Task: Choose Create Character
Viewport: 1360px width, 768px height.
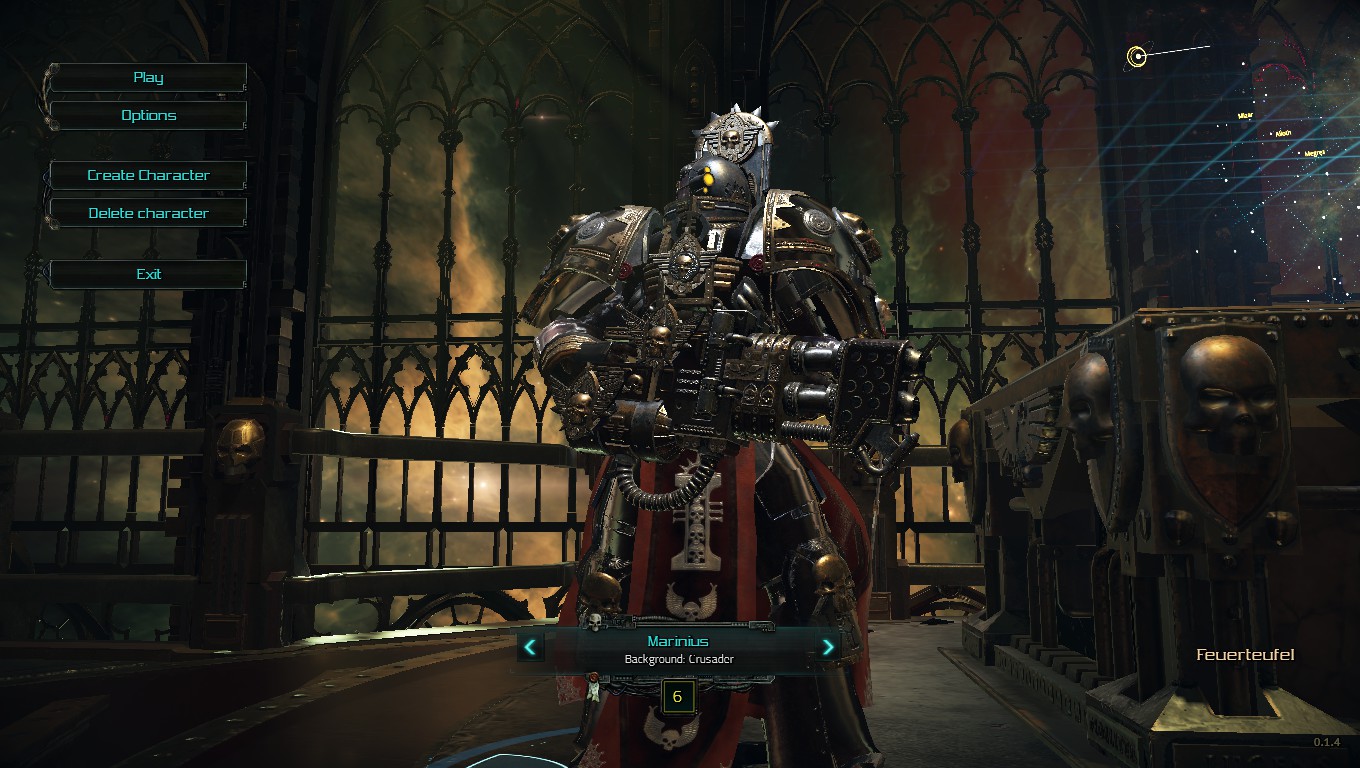Action: click(x=148, y=175)
